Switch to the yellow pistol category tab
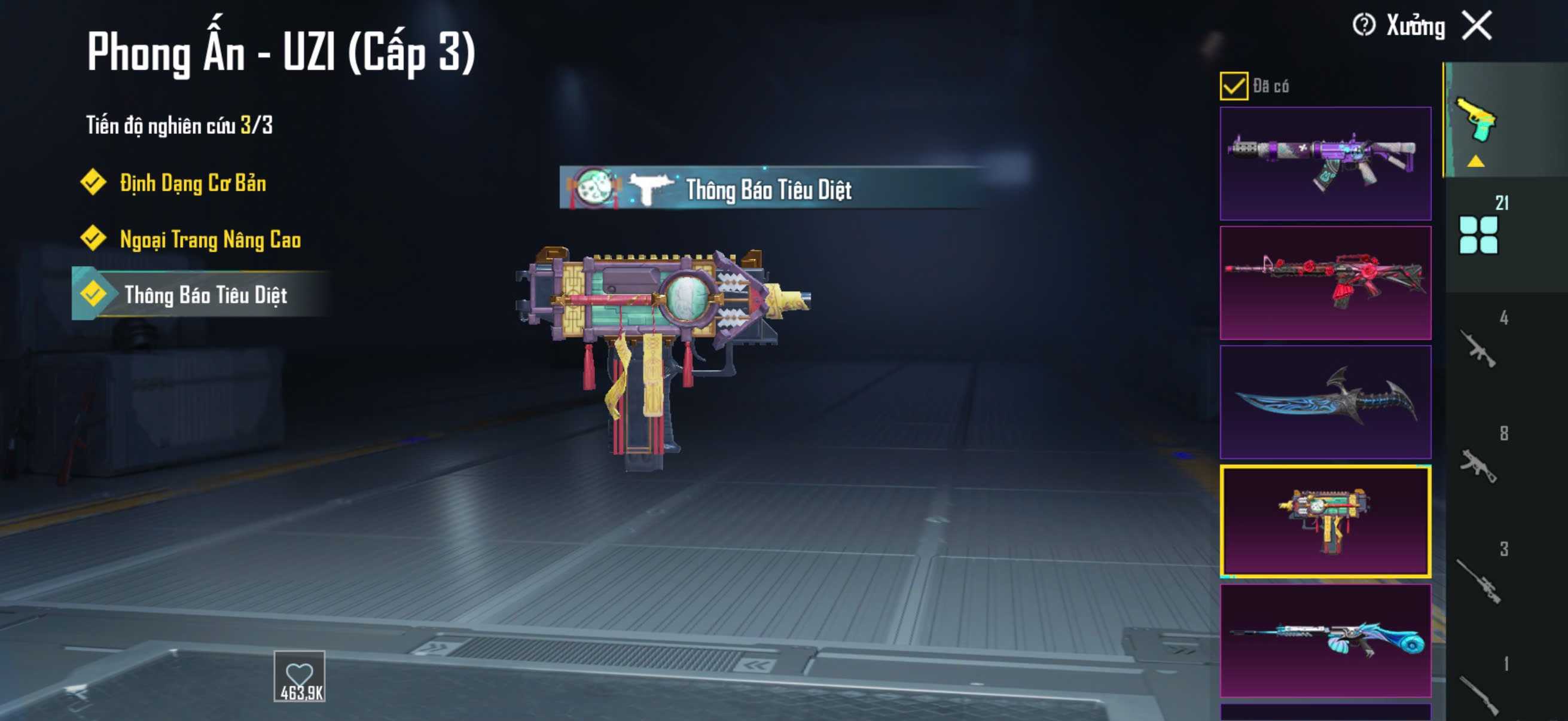 point(1476,121)
